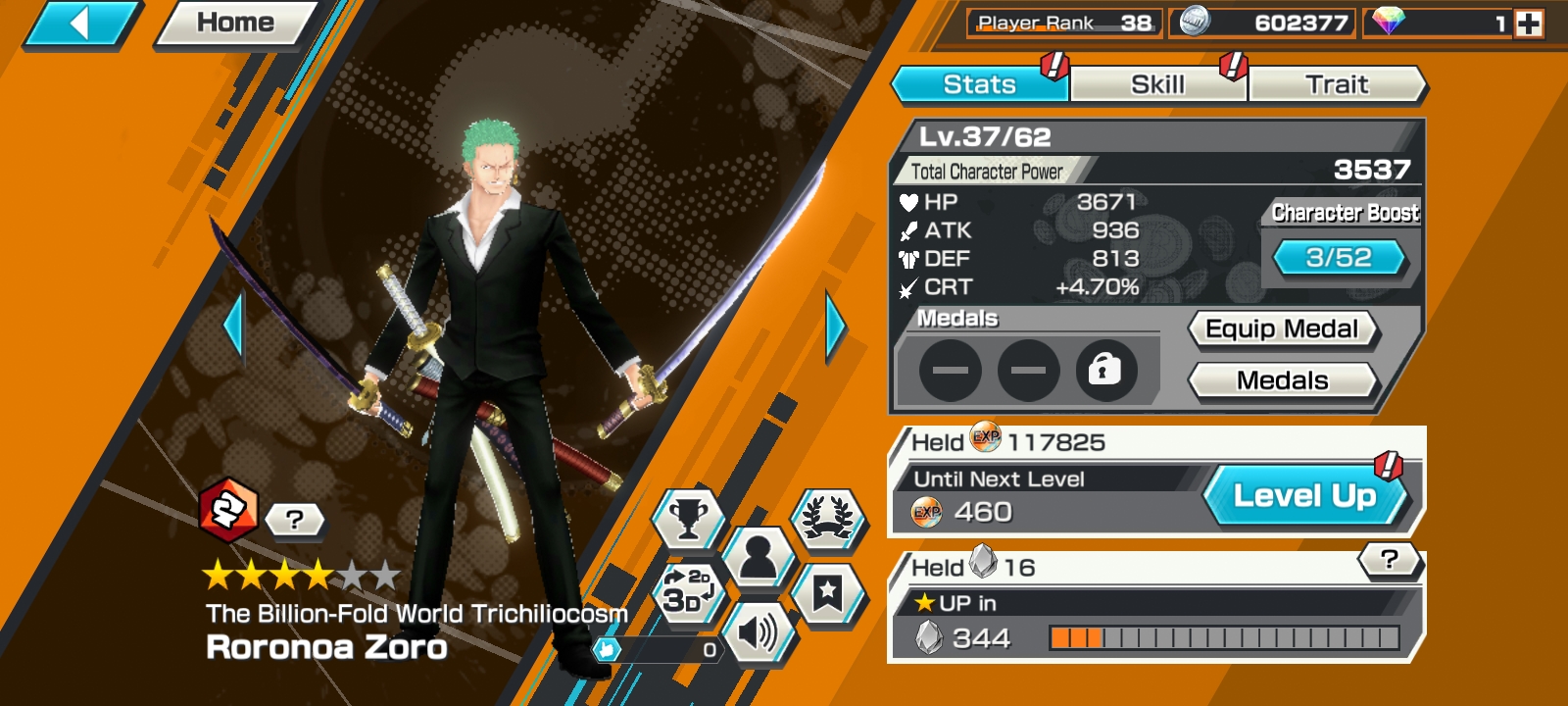The image size is (1568, 706).
Task: Open the character element question mark help
Action: (x=294, y=520)
